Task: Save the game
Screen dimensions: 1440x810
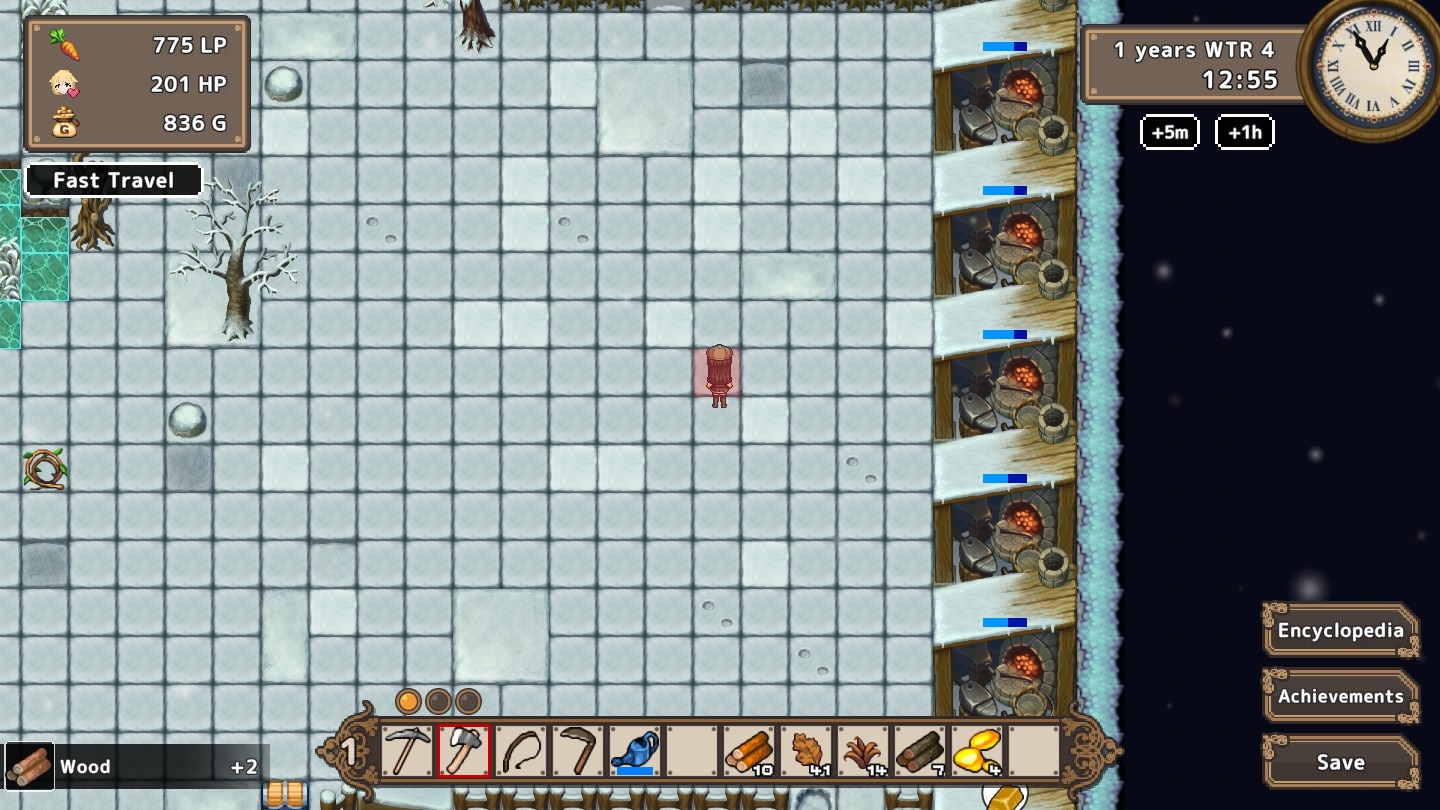Action: click(1340, 762)
